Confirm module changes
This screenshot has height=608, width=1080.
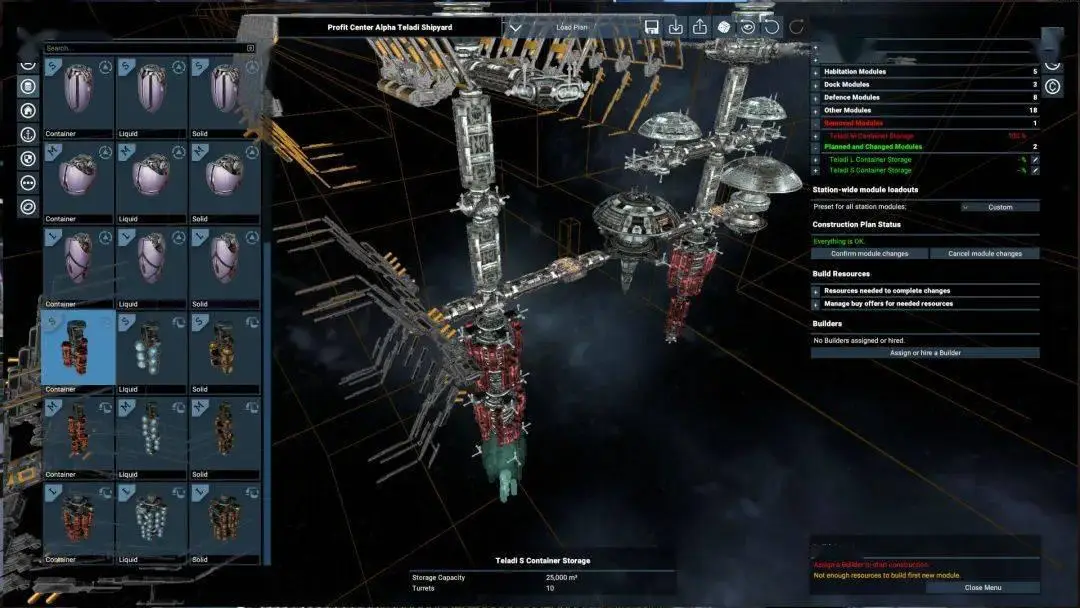(x=870, y=254)
